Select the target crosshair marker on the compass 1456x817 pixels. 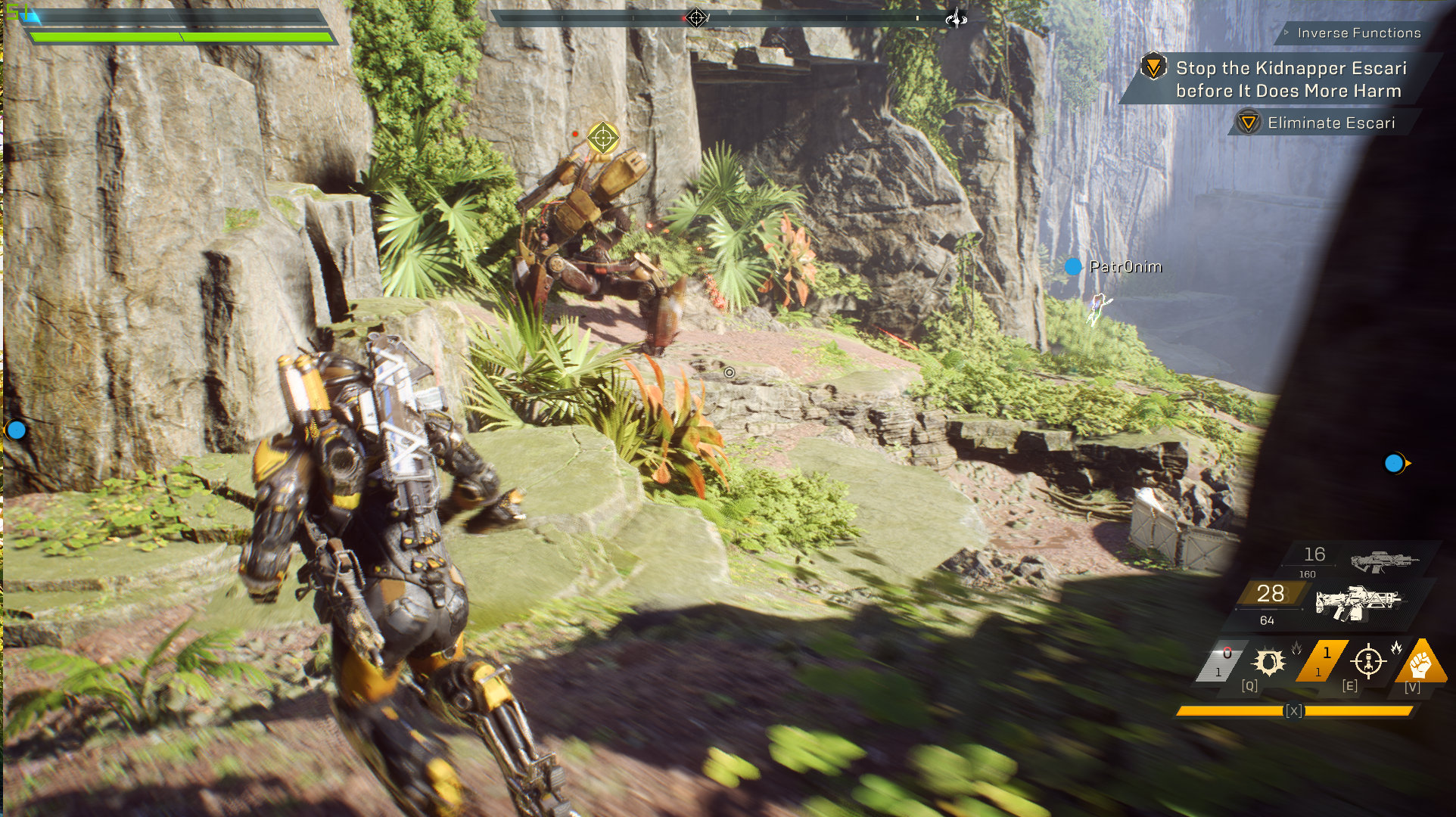point(696,17)
